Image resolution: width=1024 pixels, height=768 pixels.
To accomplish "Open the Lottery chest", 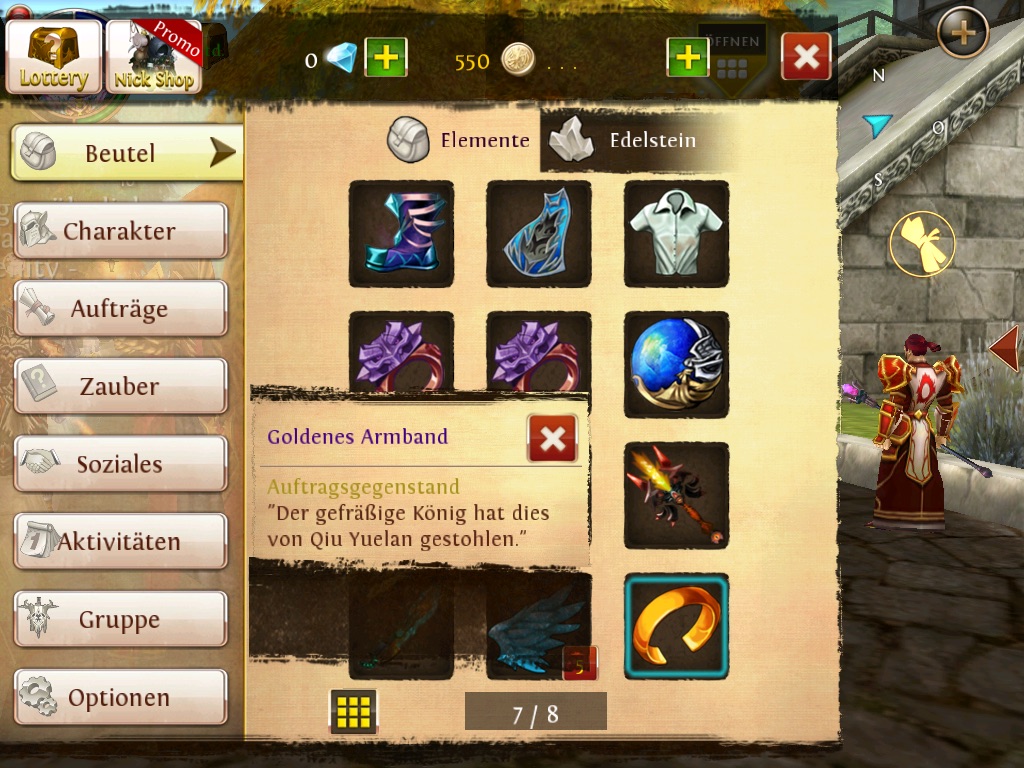I will coord(54,57).
